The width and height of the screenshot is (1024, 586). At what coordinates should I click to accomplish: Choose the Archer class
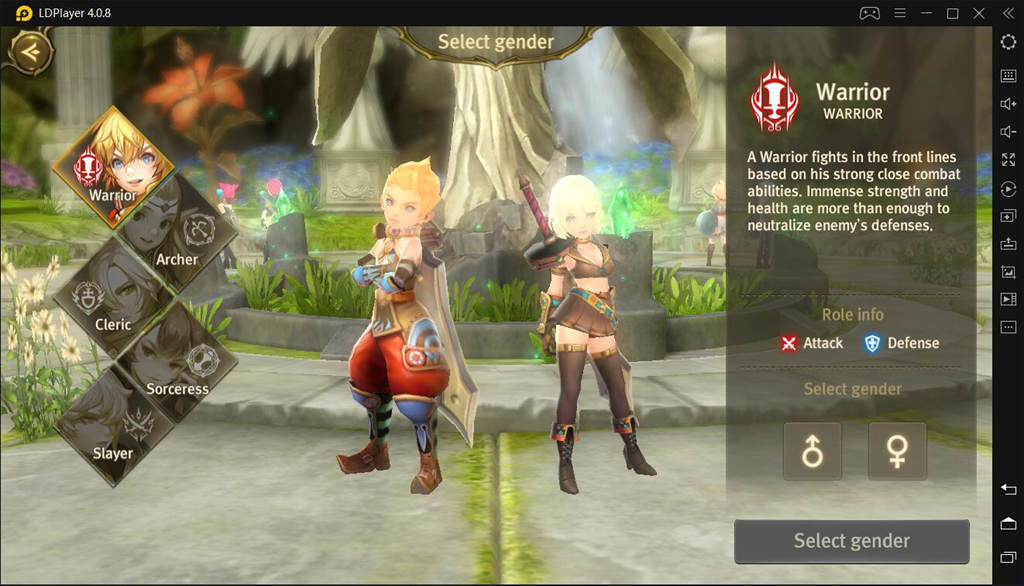178,232
